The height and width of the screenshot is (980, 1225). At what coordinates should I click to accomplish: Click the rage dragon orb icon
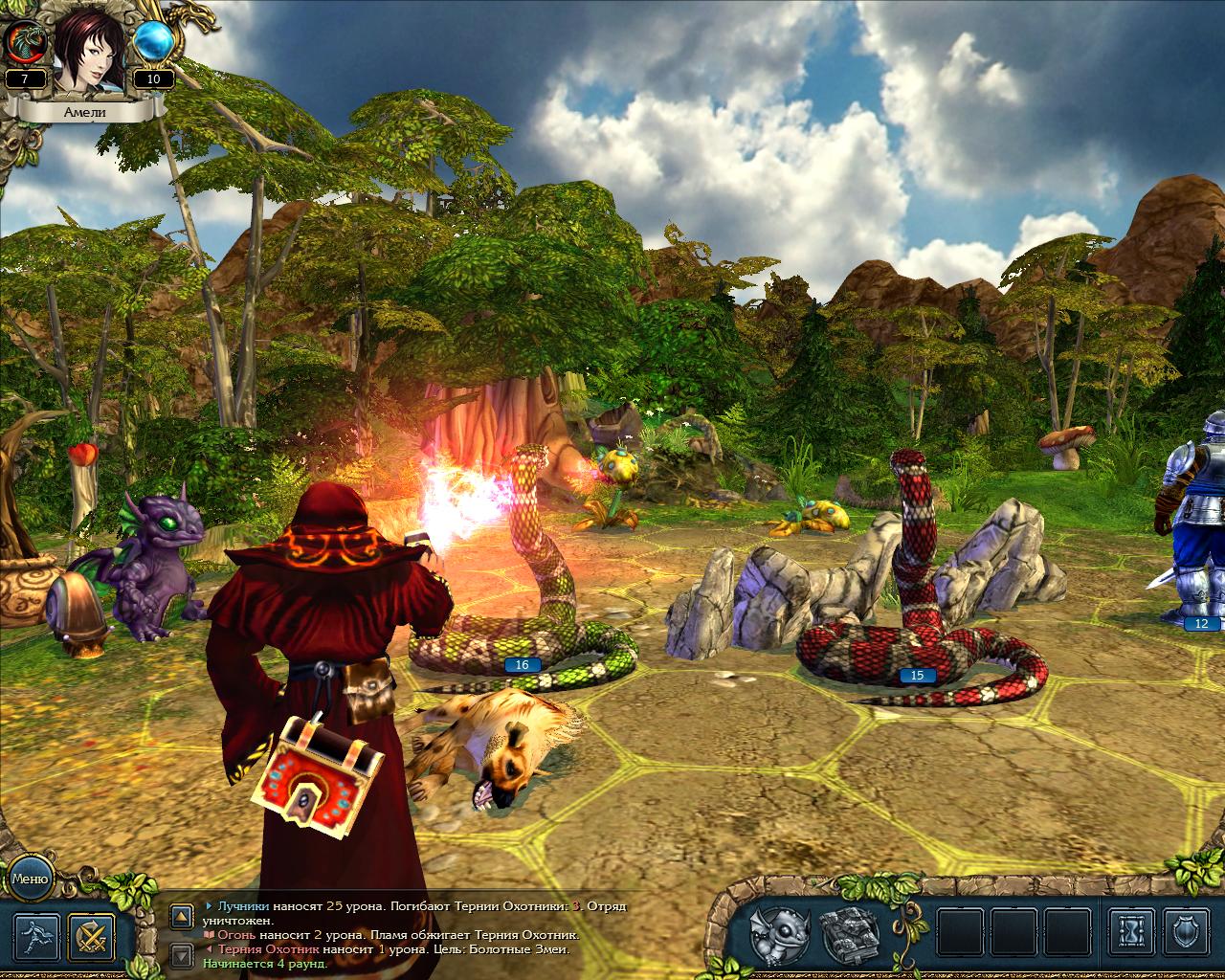25,42
